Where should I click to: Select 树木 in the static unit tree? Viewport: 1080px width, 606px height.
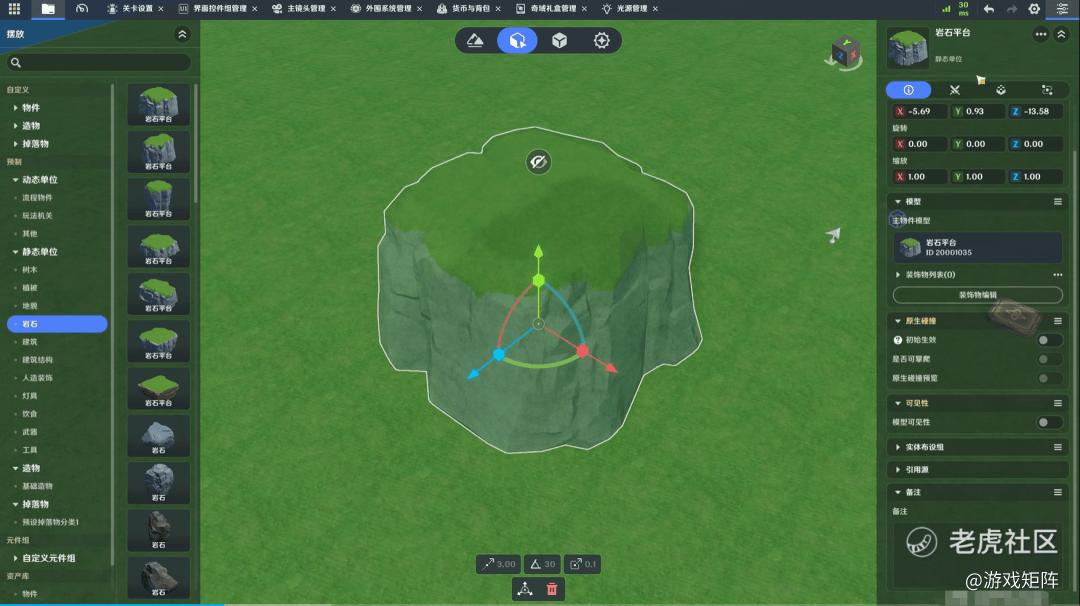(31, 270)
